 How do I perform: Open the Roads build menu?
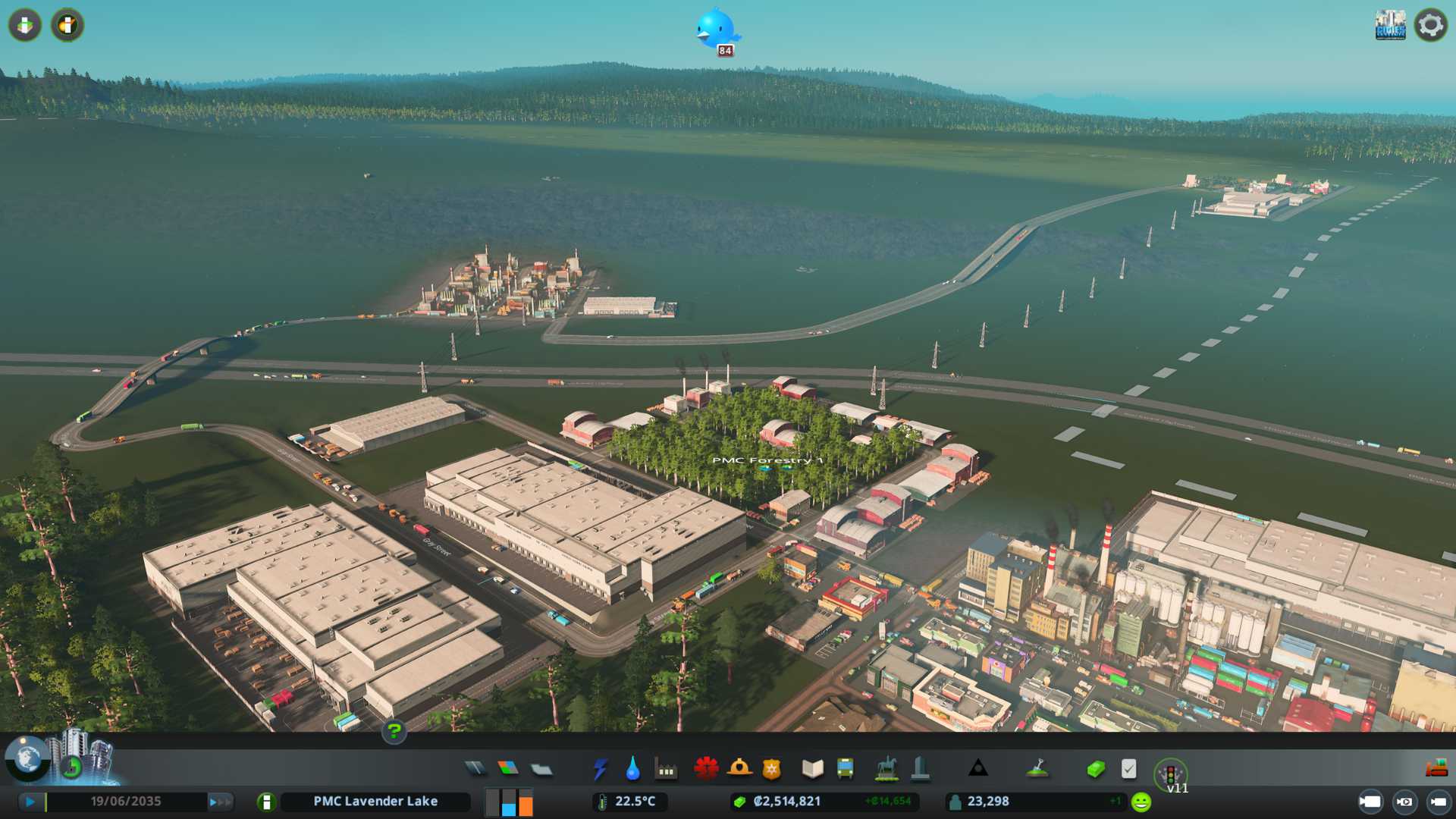pos(475,769)
